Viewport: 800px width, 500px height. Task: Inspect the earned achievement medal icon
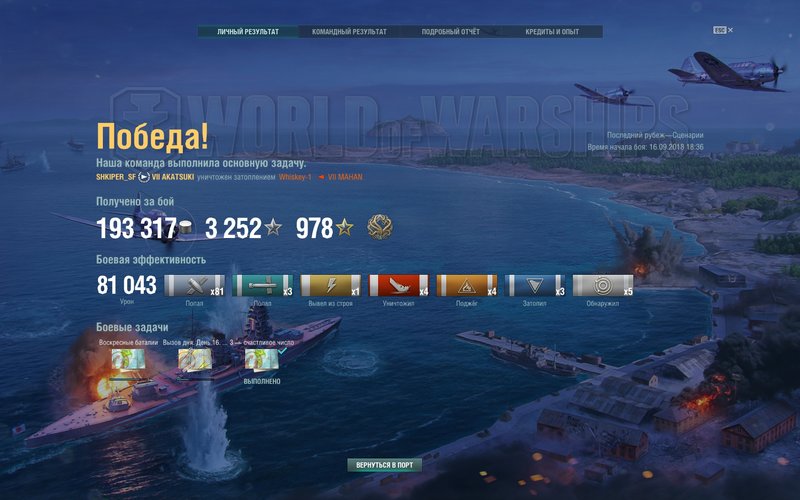(x=380, y=228)
